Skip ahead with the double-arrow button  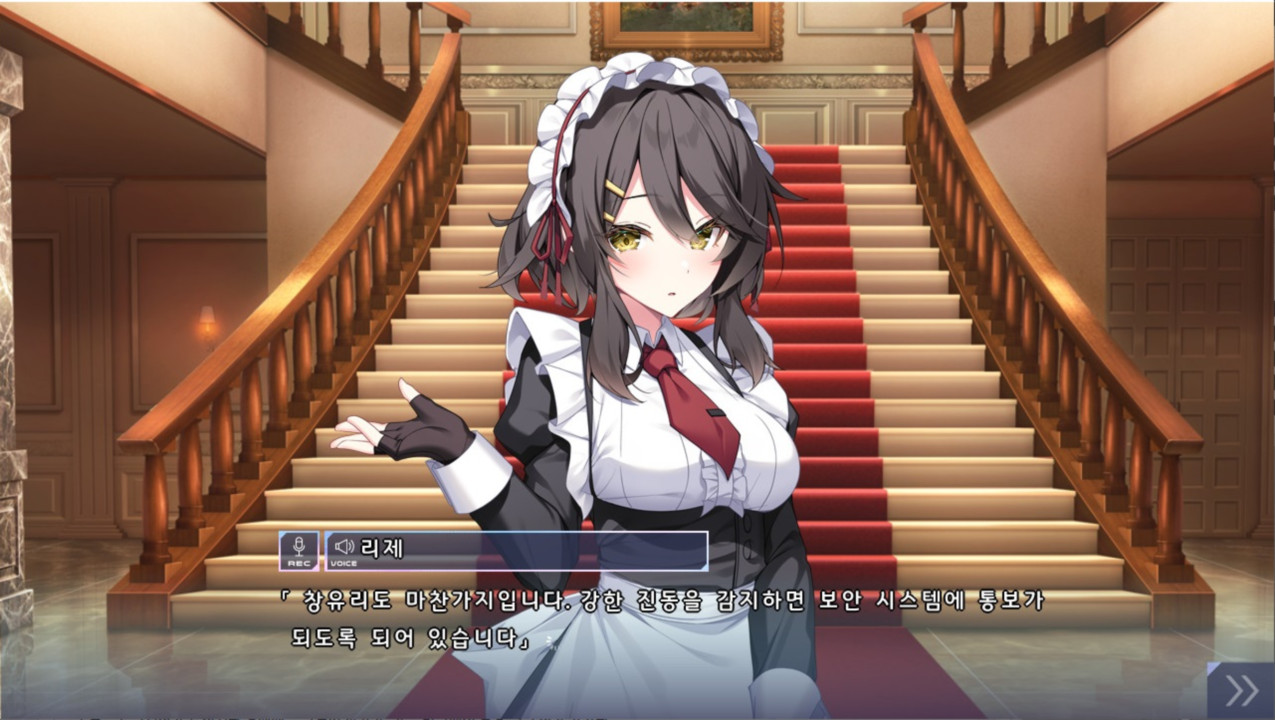[x=1241, y=690]
